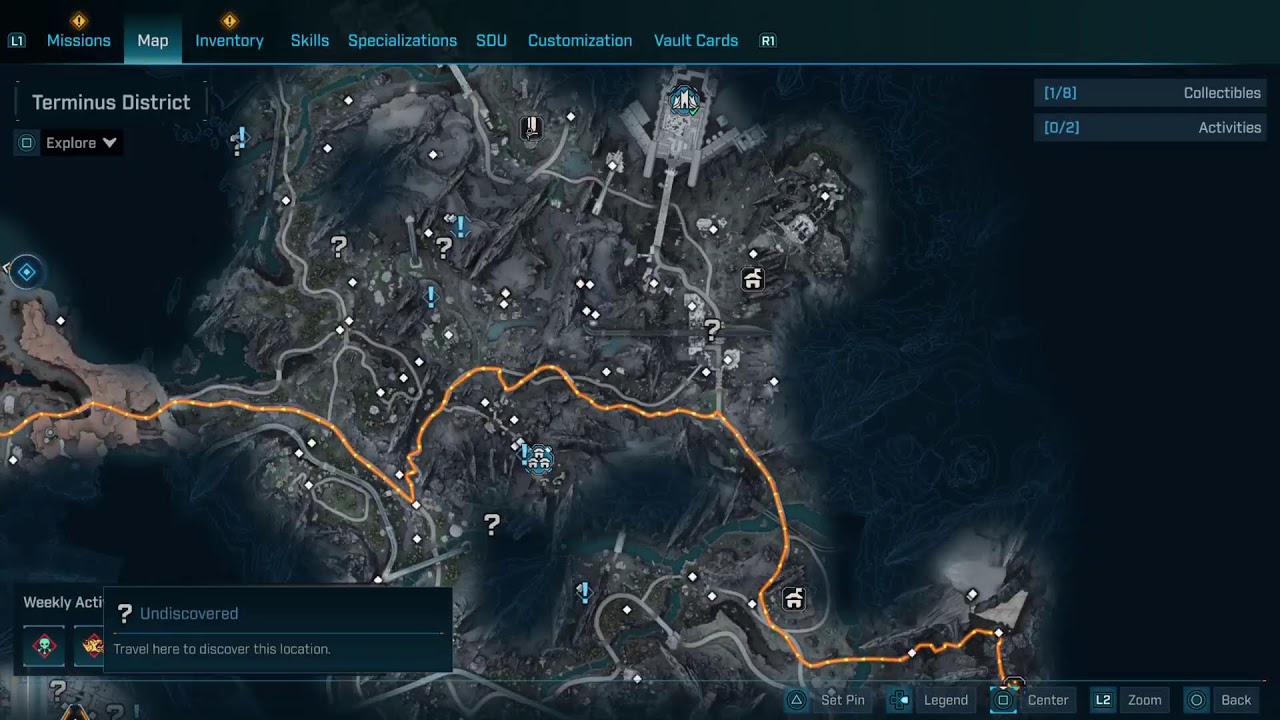Show the Vault Cards tab
The width and height of the screenshot is (1280, 720).
(696, 40)
